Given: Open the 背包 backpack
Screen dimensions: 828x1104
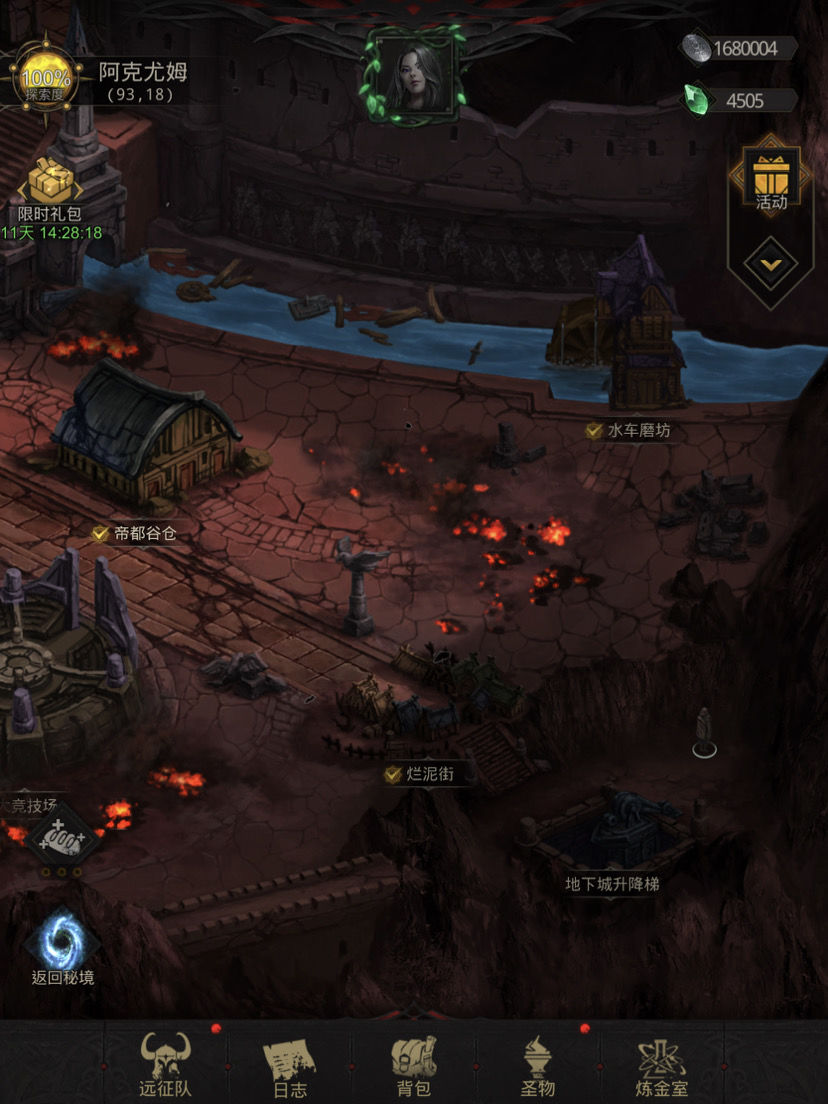Looking at the screenshot, I should tap(413, 1065).
